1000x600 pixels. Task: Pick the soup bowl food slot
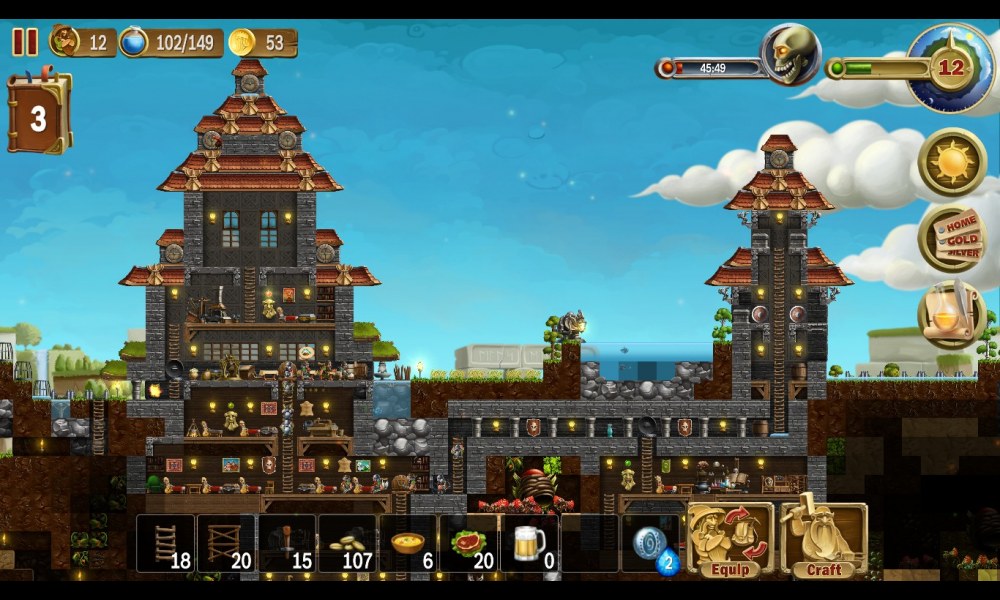409,543
